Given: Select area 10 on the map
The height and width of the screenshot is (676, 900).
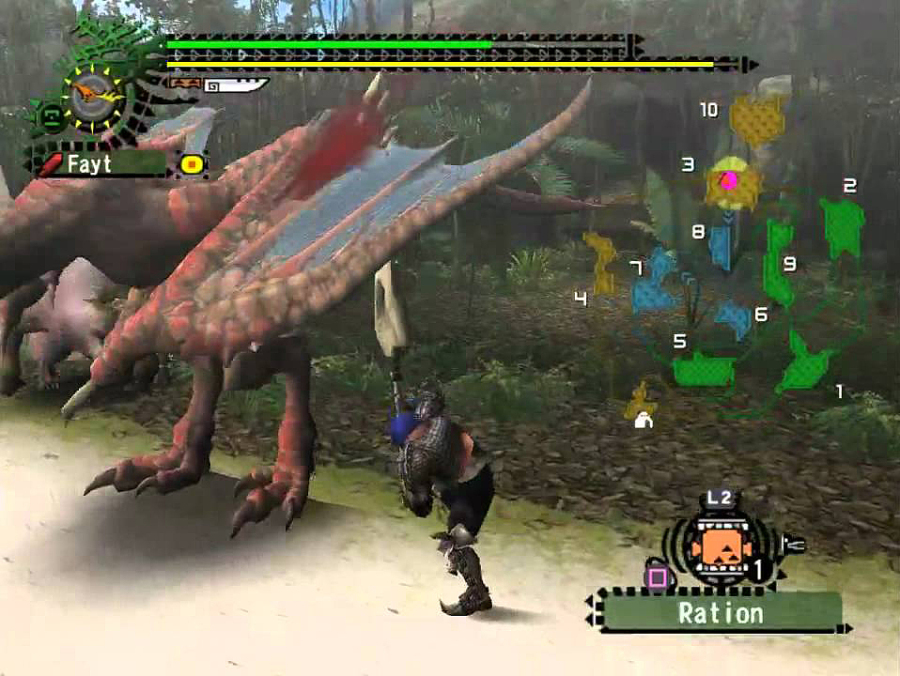Looking at the screenshot, I should (x=756, y=120).
